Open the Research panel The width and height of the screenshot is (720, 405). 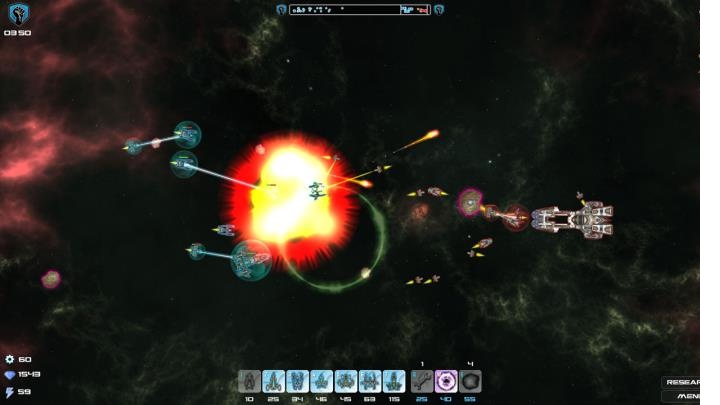point(683,382)
